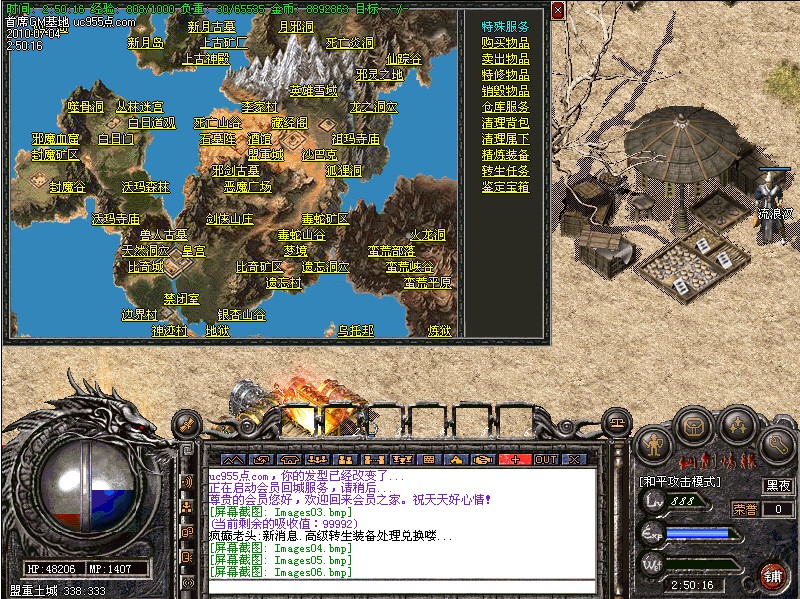Open 仓库服务 storage service
This screenshot has height=599, width=800.
505,107
